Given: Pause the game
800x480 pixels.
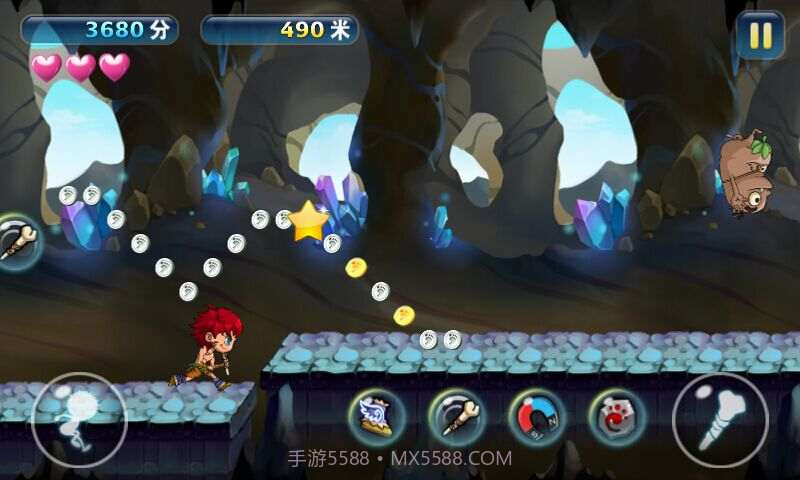Looking at the screenshot, I should tap(760, 35).
